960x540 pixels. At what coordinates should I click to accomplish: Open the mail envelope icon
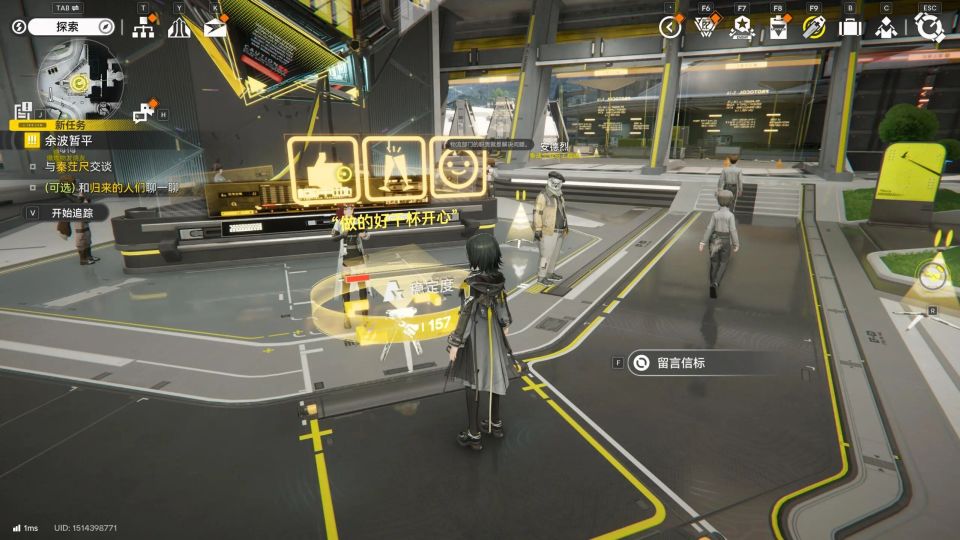tap(215, 28)
